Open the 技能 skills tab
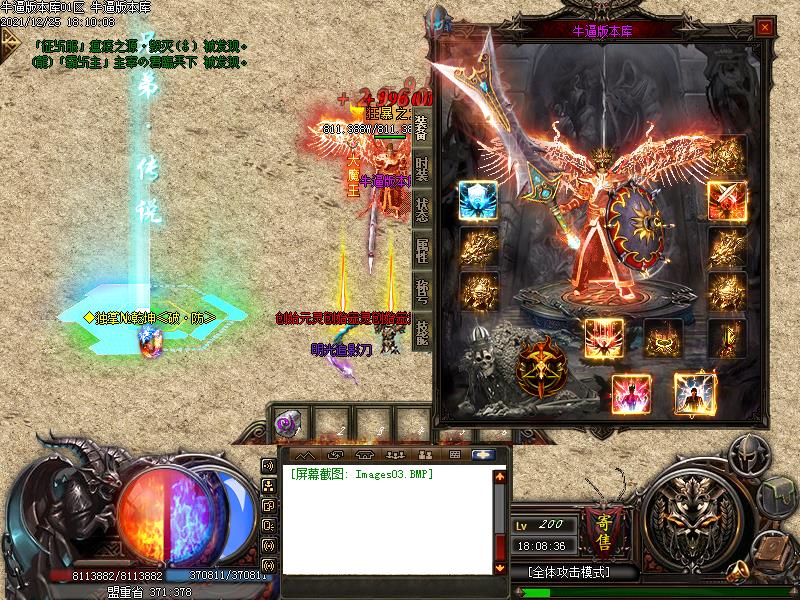The height and width of the screenshot is (600, 800). pyautogui.click(x=421, y=332)
